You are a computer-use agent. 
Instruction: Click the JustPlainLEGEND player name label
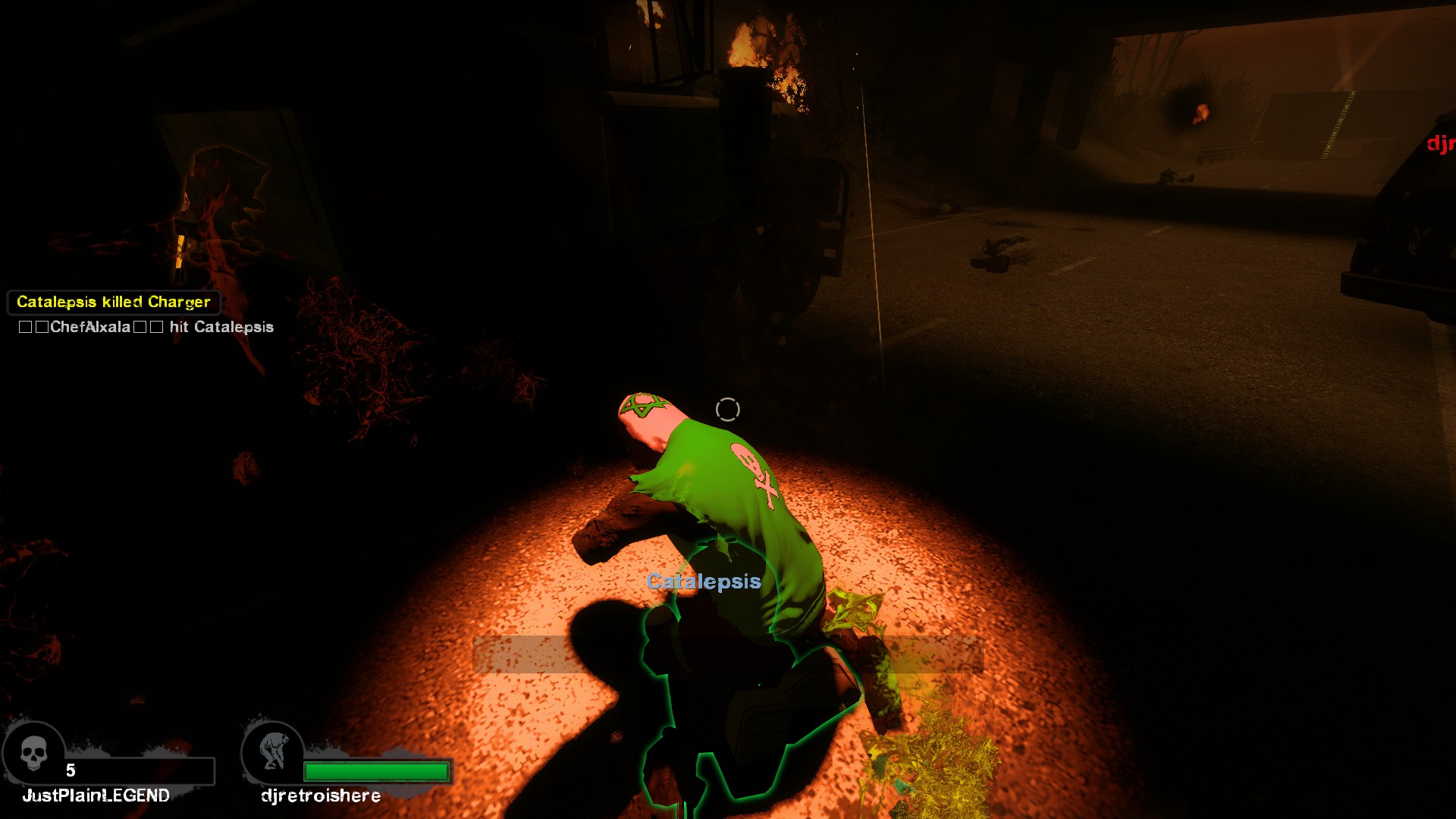pyautogui.click(x=96, y=795)
